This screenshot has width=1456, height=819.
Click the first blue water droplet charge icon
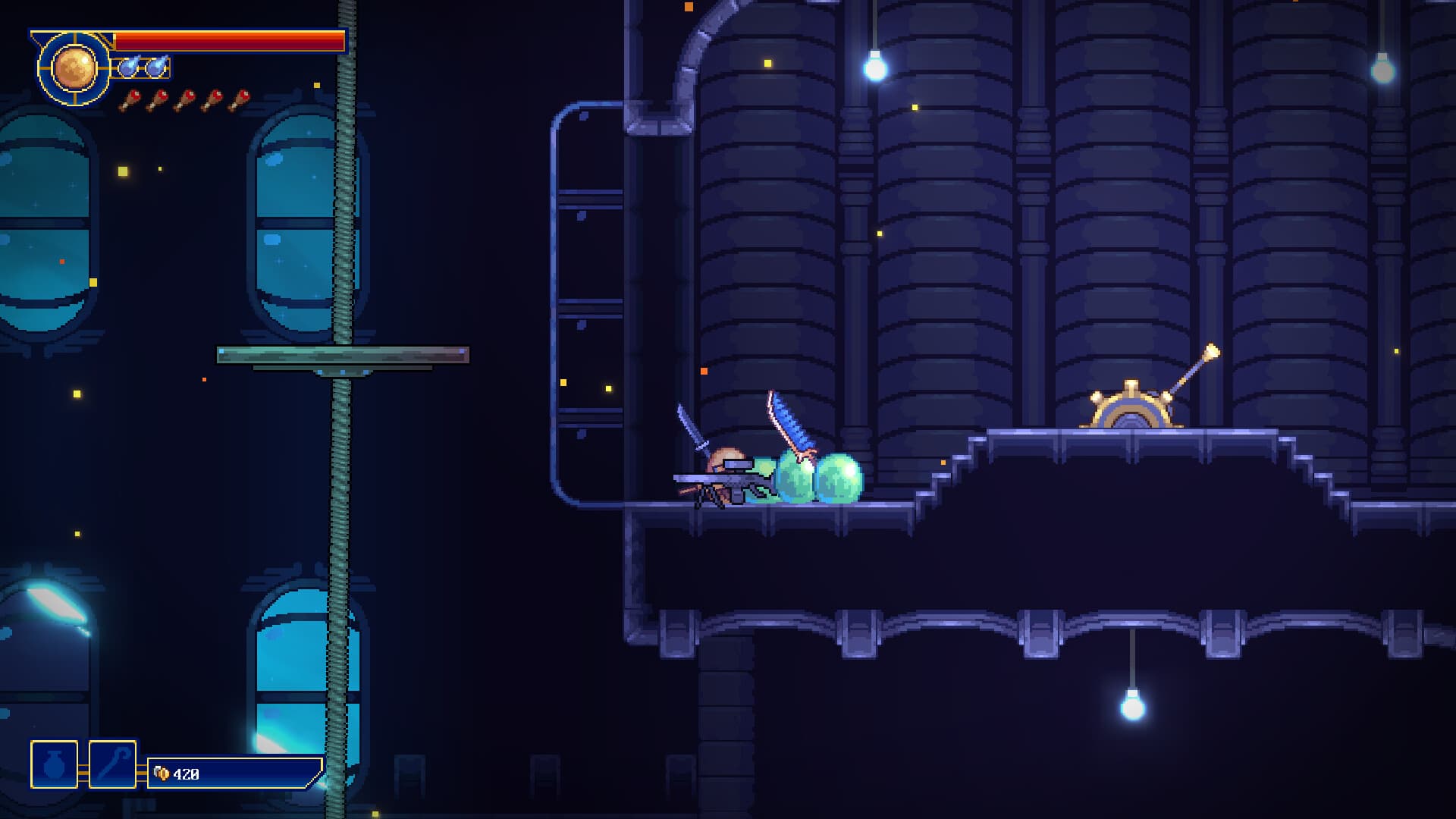point(130,68)
